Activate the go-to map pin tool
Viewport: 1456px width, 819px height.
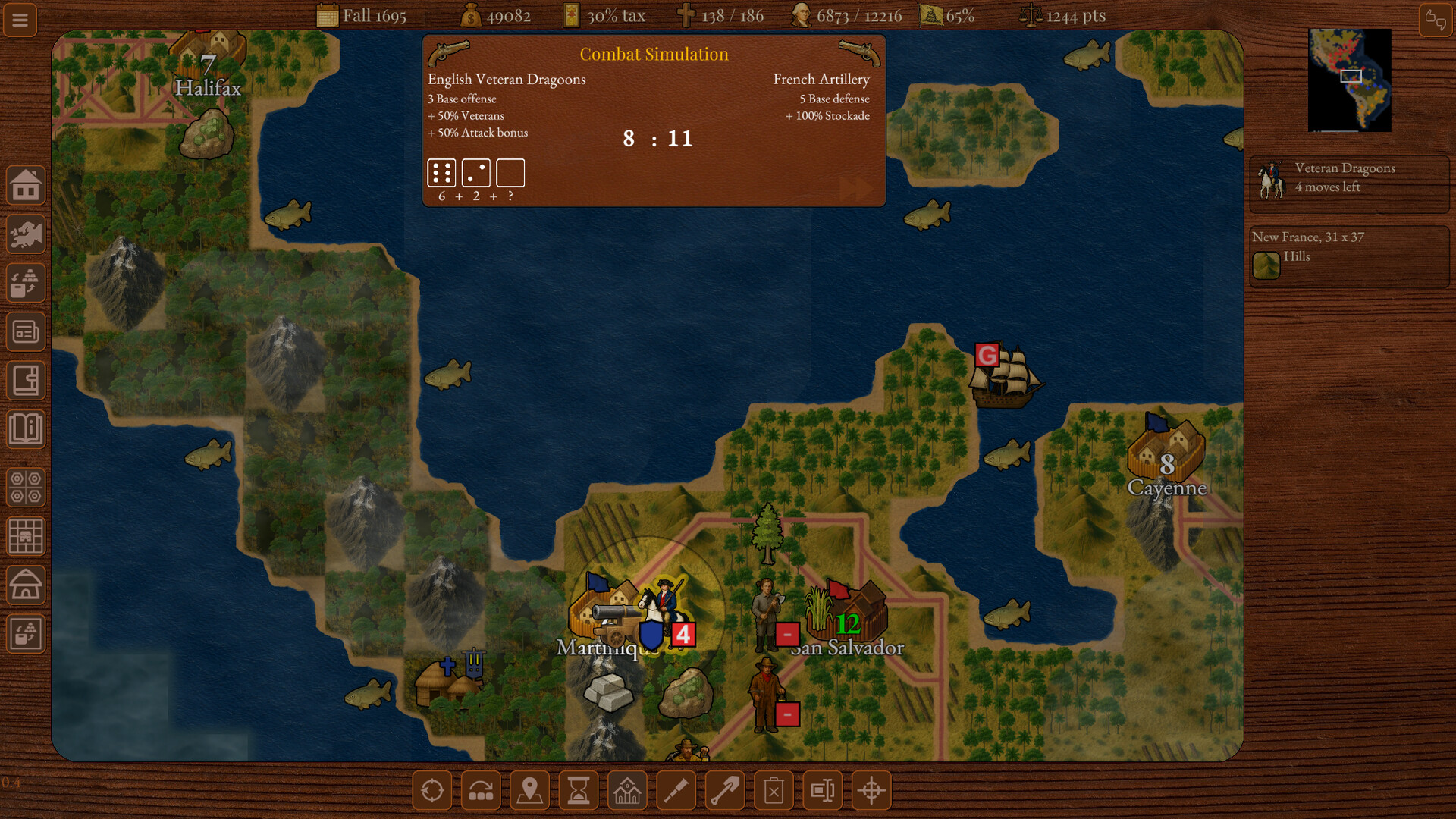click(529, 789)
